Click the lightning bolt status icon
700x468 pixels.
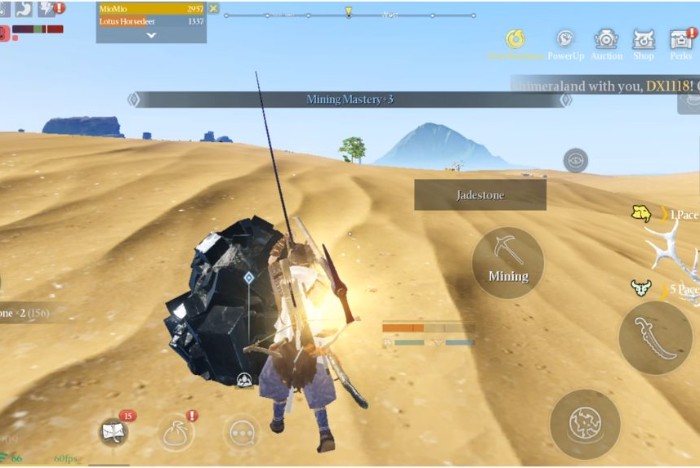click(46, 9)
